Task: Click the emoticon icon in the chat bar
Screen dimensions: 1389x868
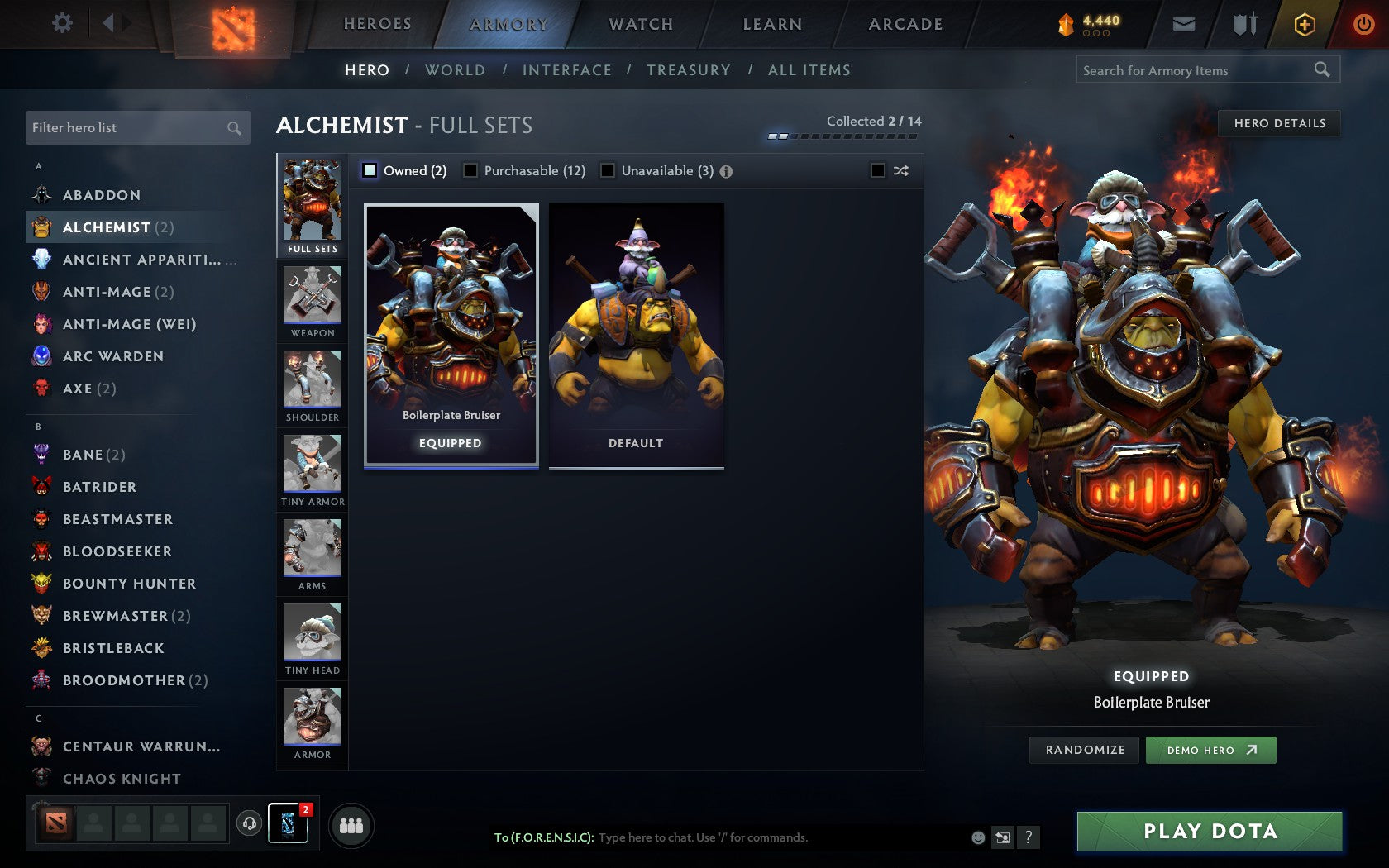Action: tap(977, 837)
